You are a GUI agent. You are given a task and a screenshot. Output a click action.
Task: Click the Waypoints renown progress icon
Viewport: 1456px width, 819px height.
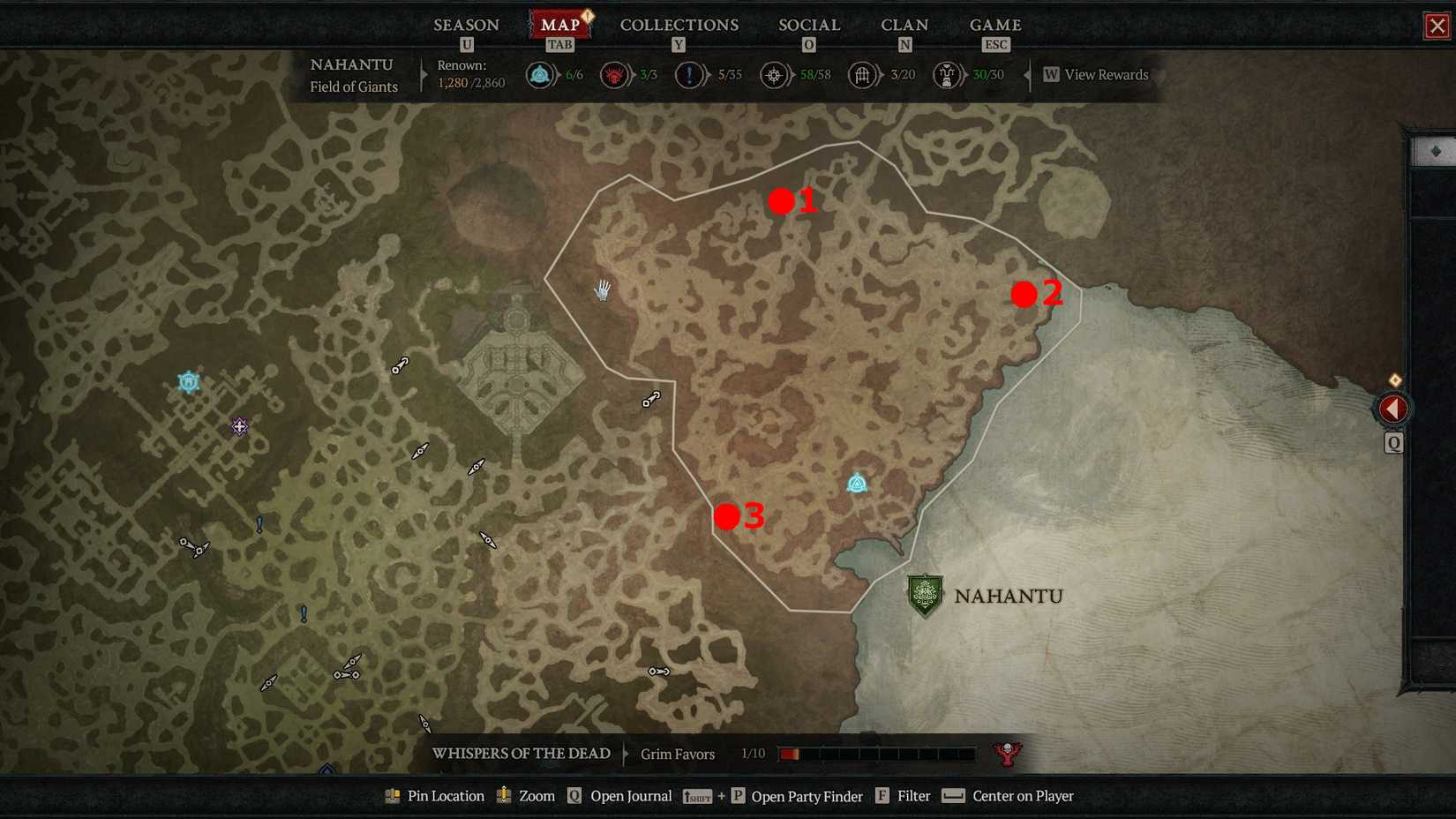point(539,75)
